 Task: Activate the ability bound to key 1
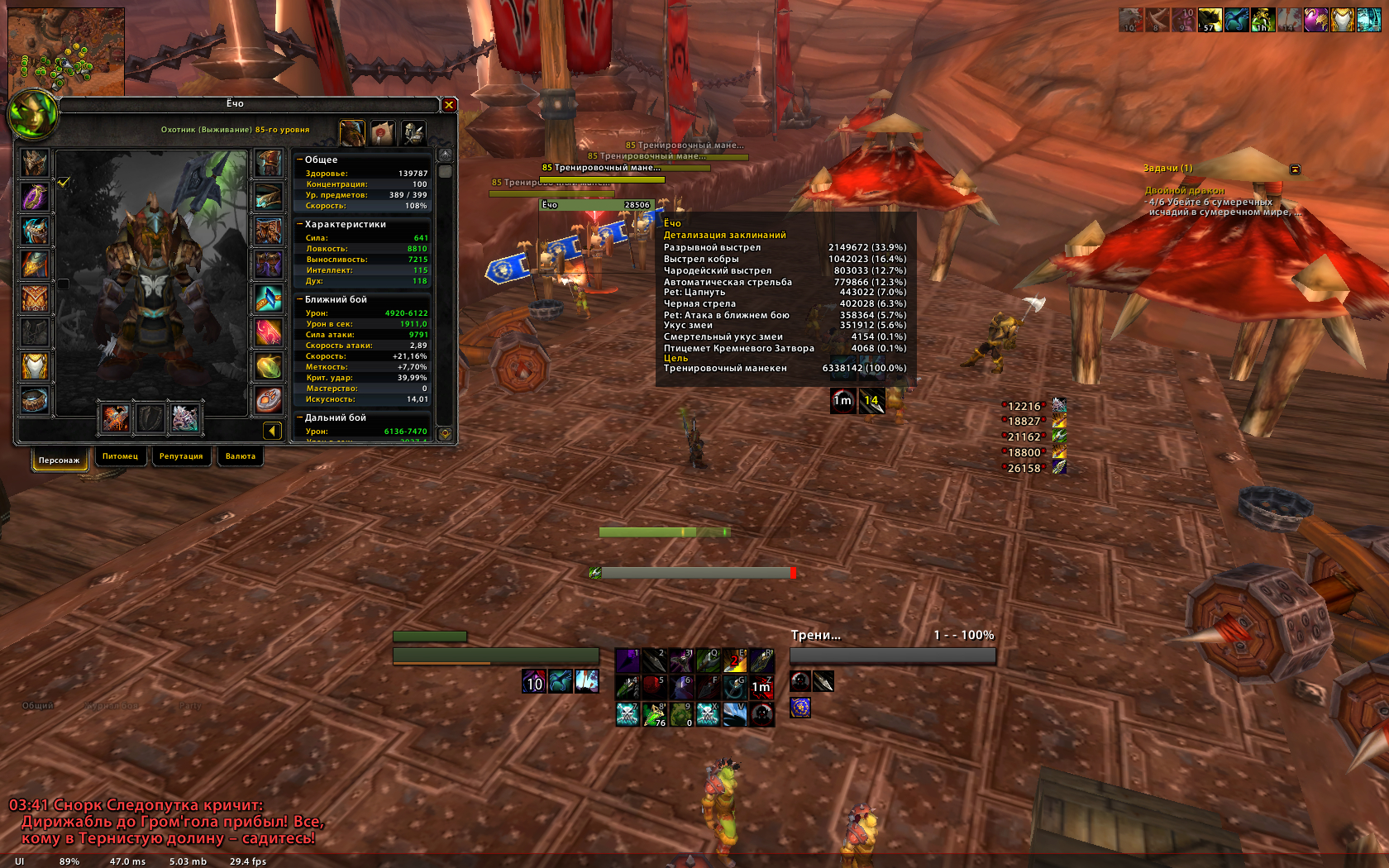pyautogui.click(x=628, y=661)
